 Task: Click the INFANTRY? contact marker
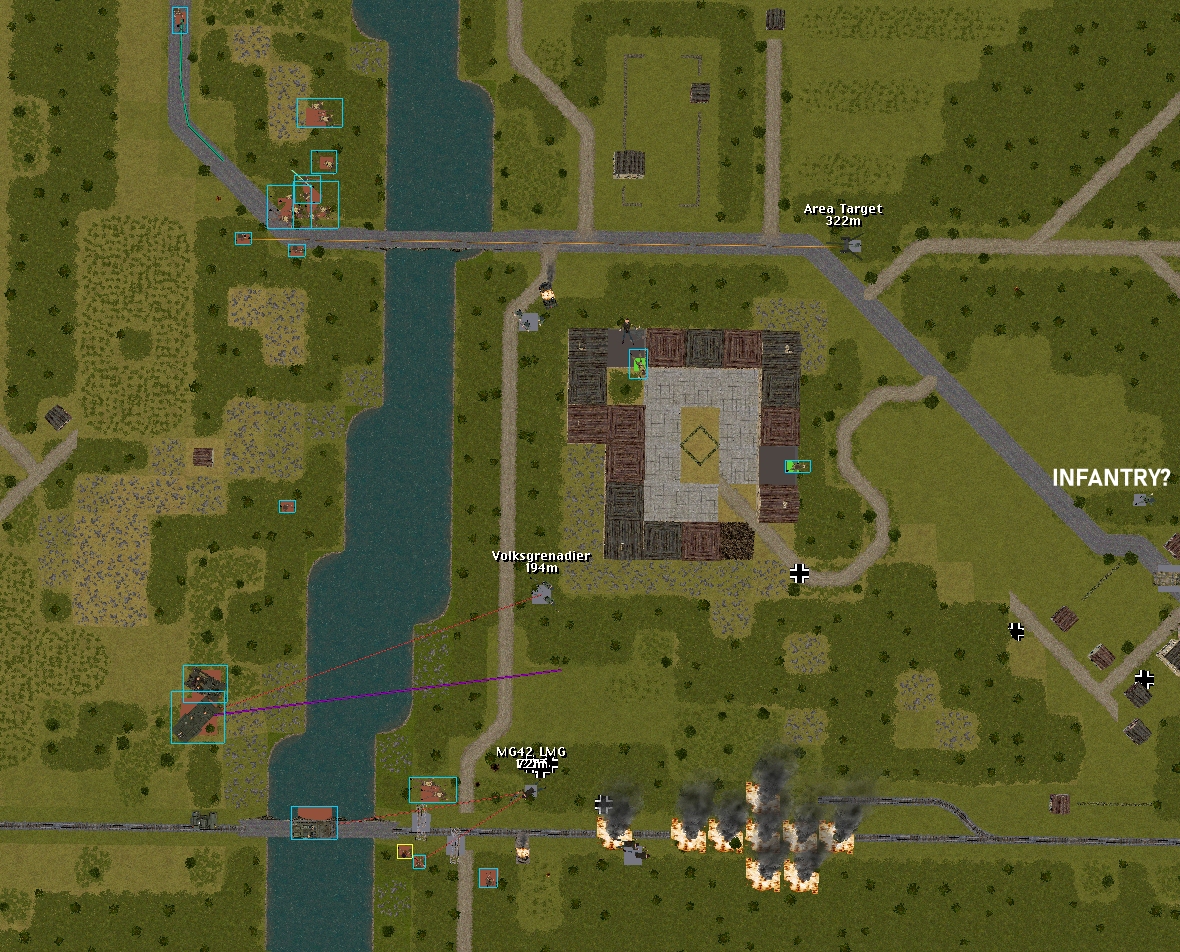1142,499
